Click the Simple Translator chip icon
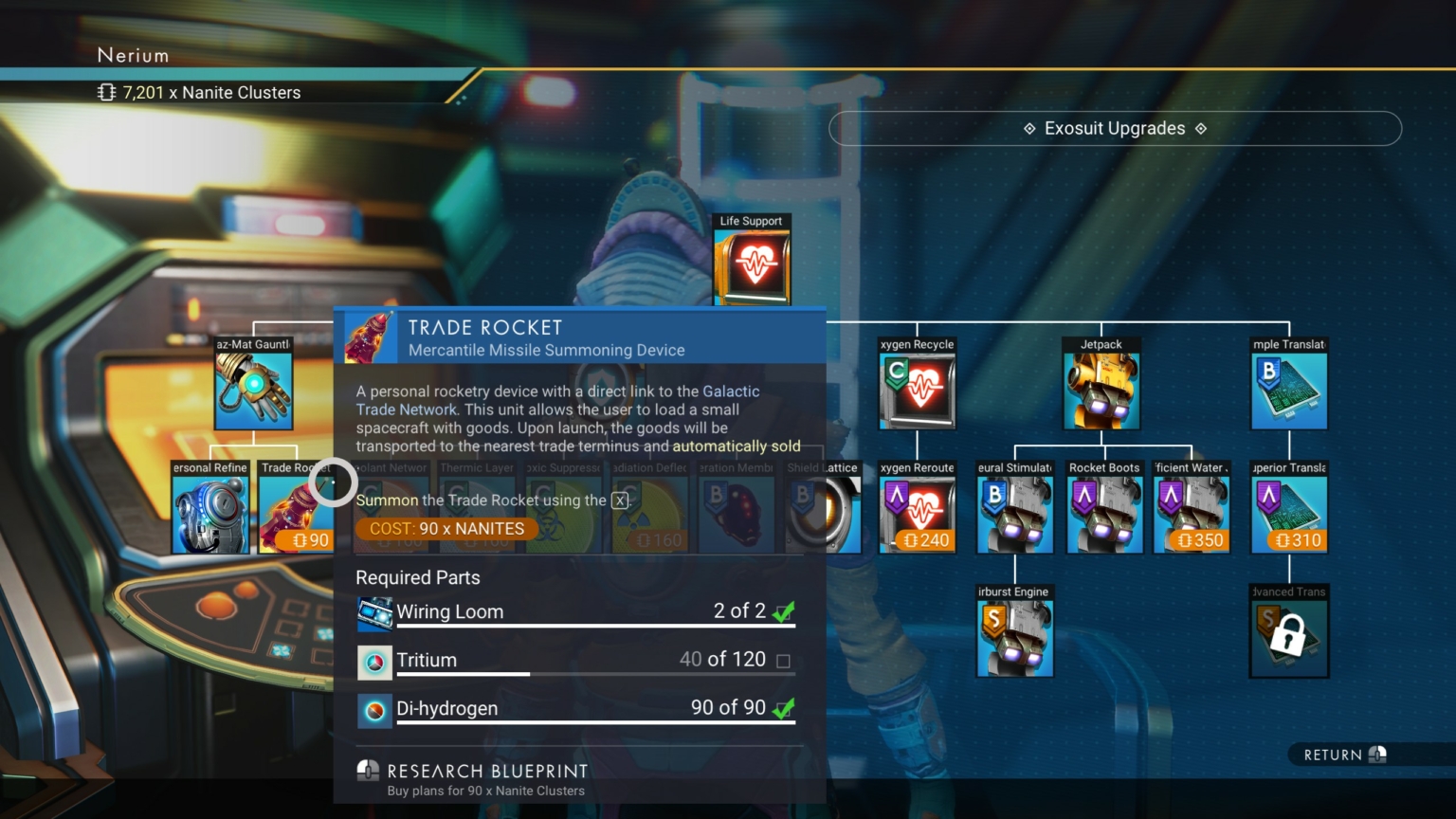This screenshot has height=819, width=1456. click(1288, 389)
